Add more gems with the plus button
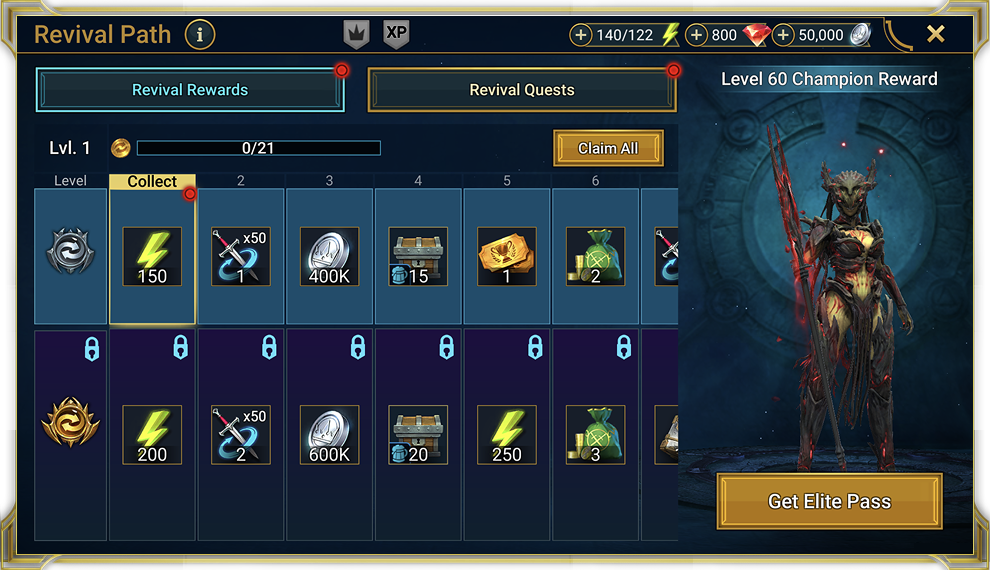This screenshot has width=990, height=570. coord(697,35)
